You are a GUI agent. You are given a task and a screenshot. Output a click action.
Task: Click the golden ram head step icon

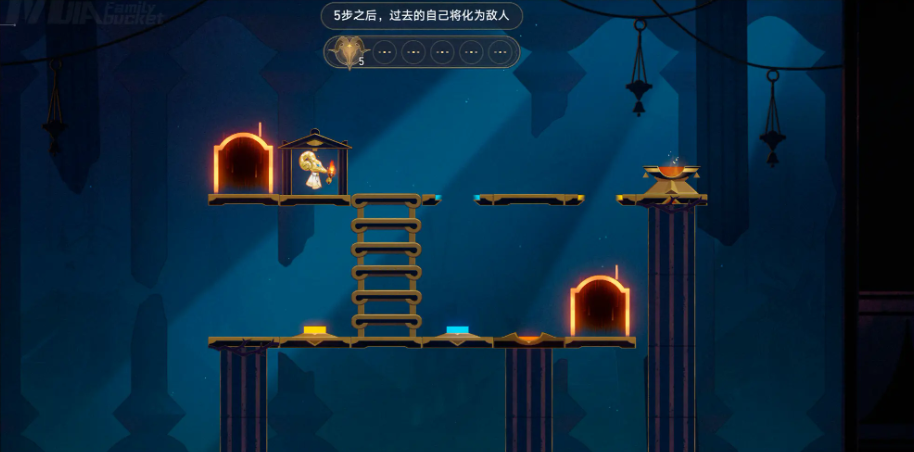[349, 50]
